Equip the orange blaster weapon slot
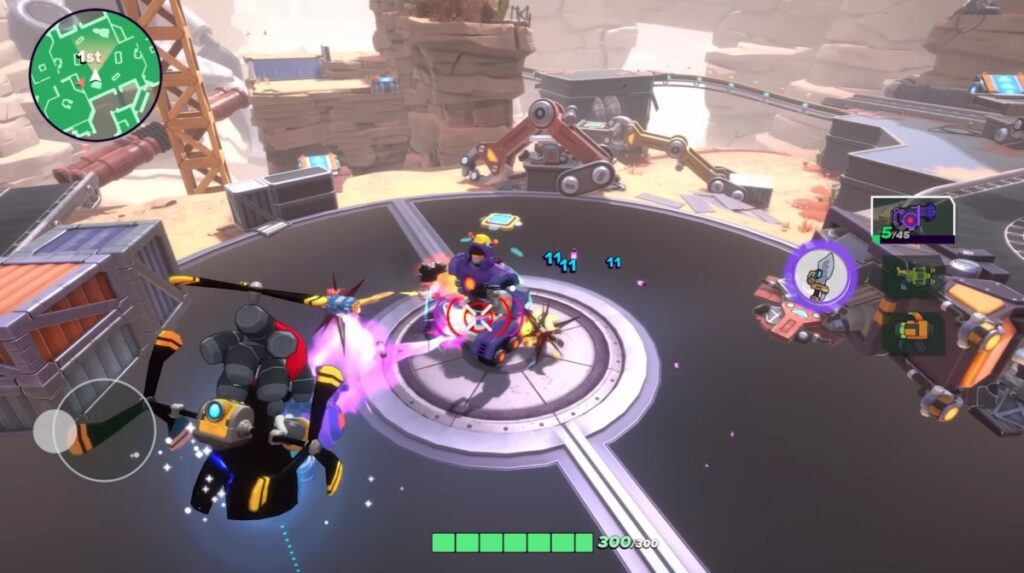Screen dimensions: 1024x573 913,330
